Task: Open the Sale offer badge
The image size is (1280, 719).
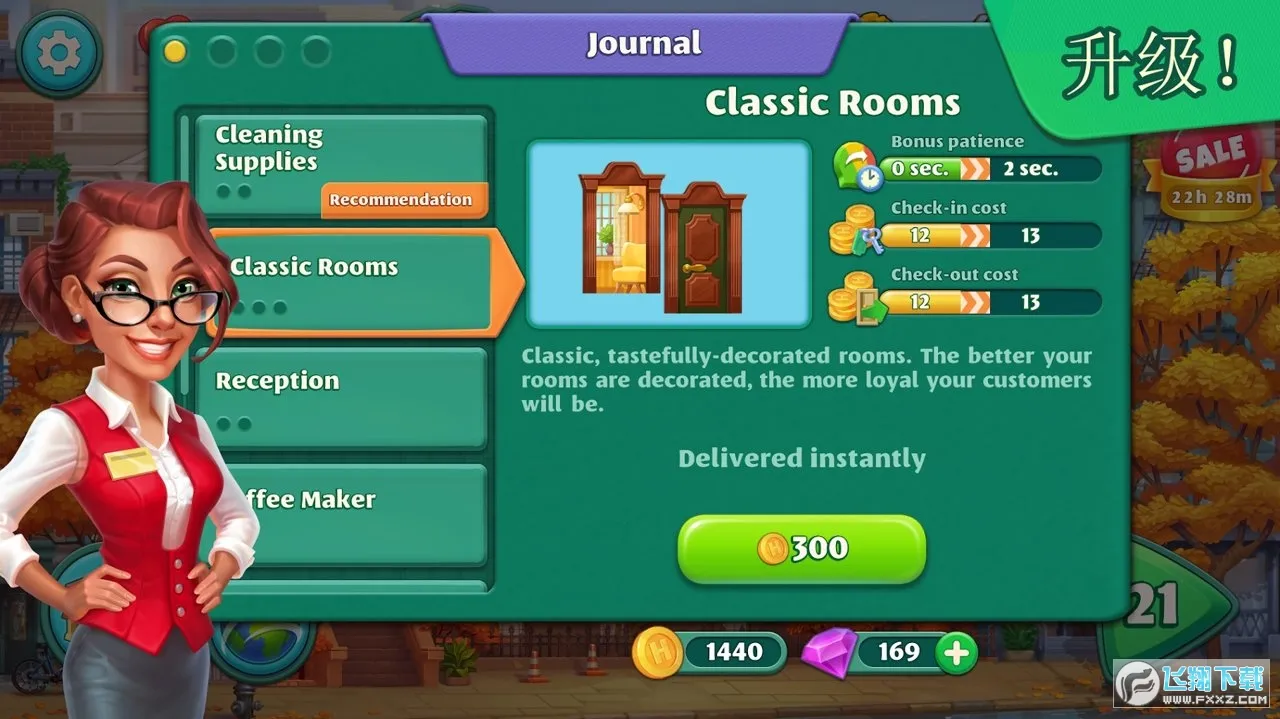Action: click(1211, 170)
